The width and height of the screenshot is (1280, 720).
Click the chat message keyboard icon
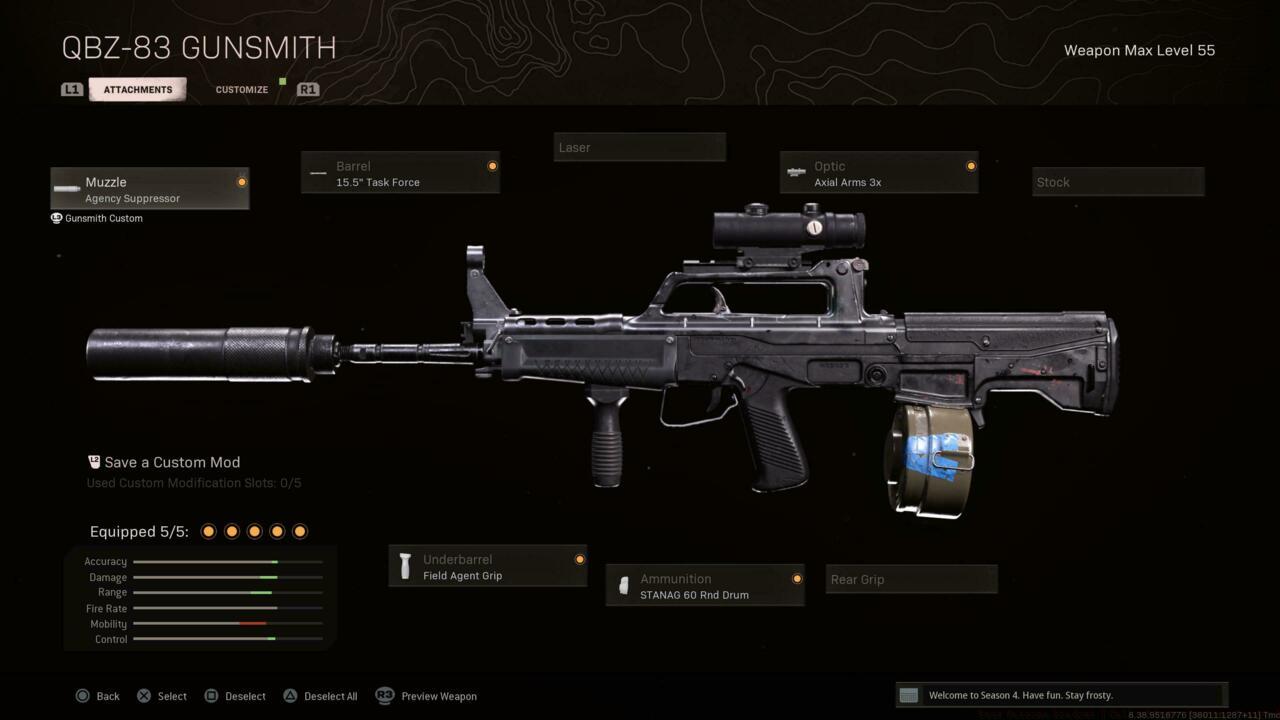coord(909,694)
